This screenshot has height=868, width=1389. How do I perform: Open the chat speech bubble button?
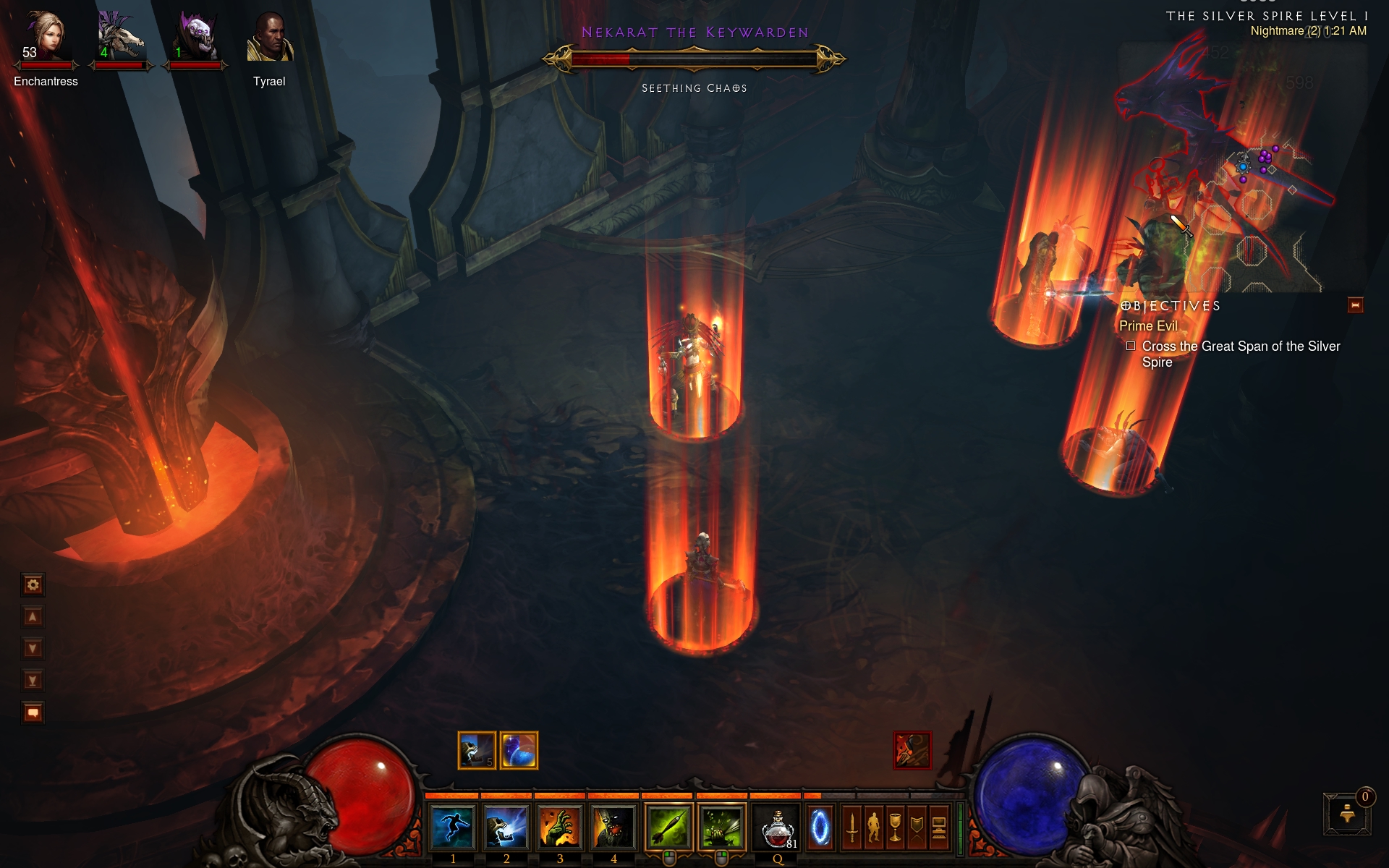[33, 712]
